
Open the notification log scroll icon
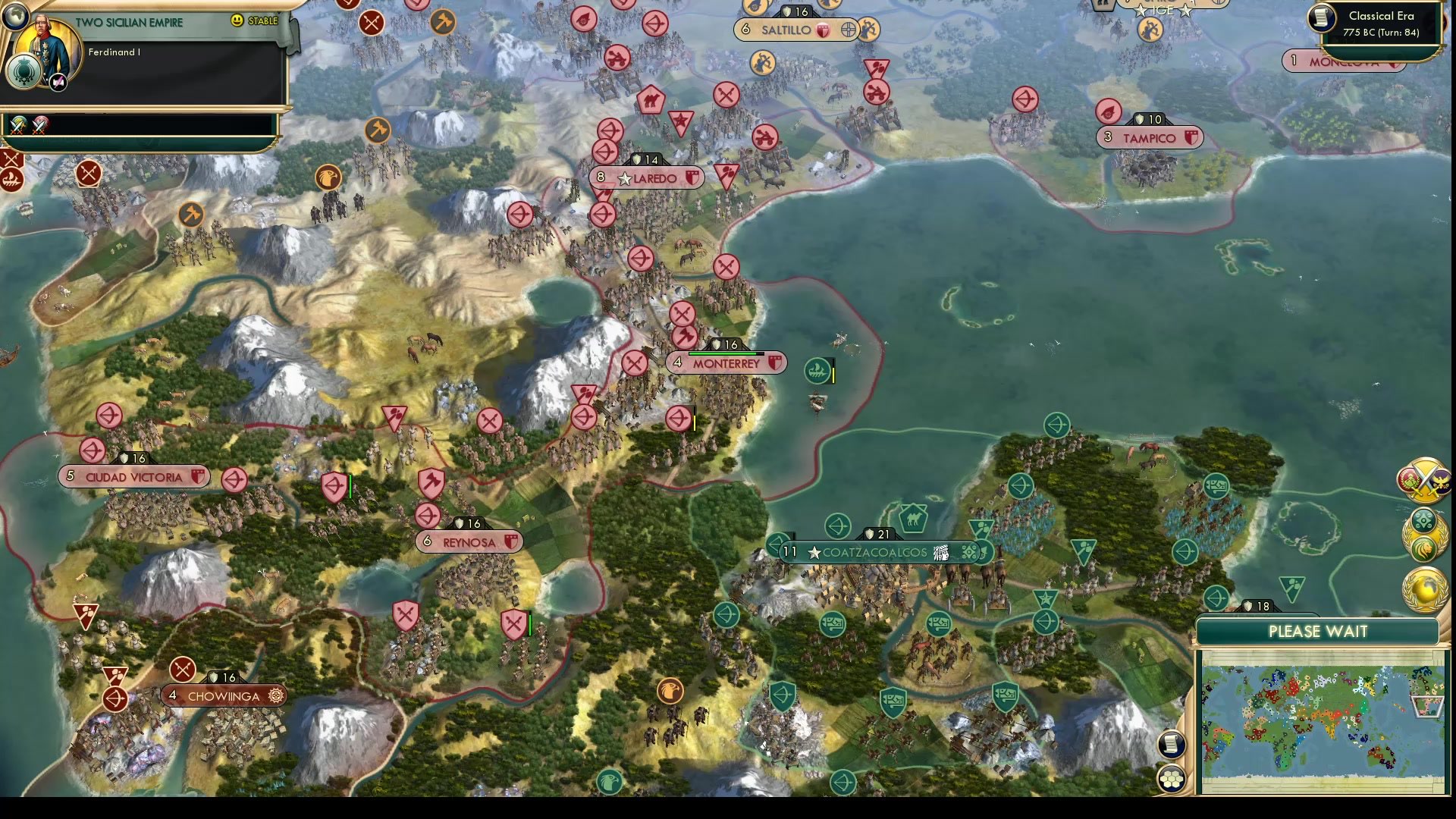pyautogui.click(x=1170, y=745)
